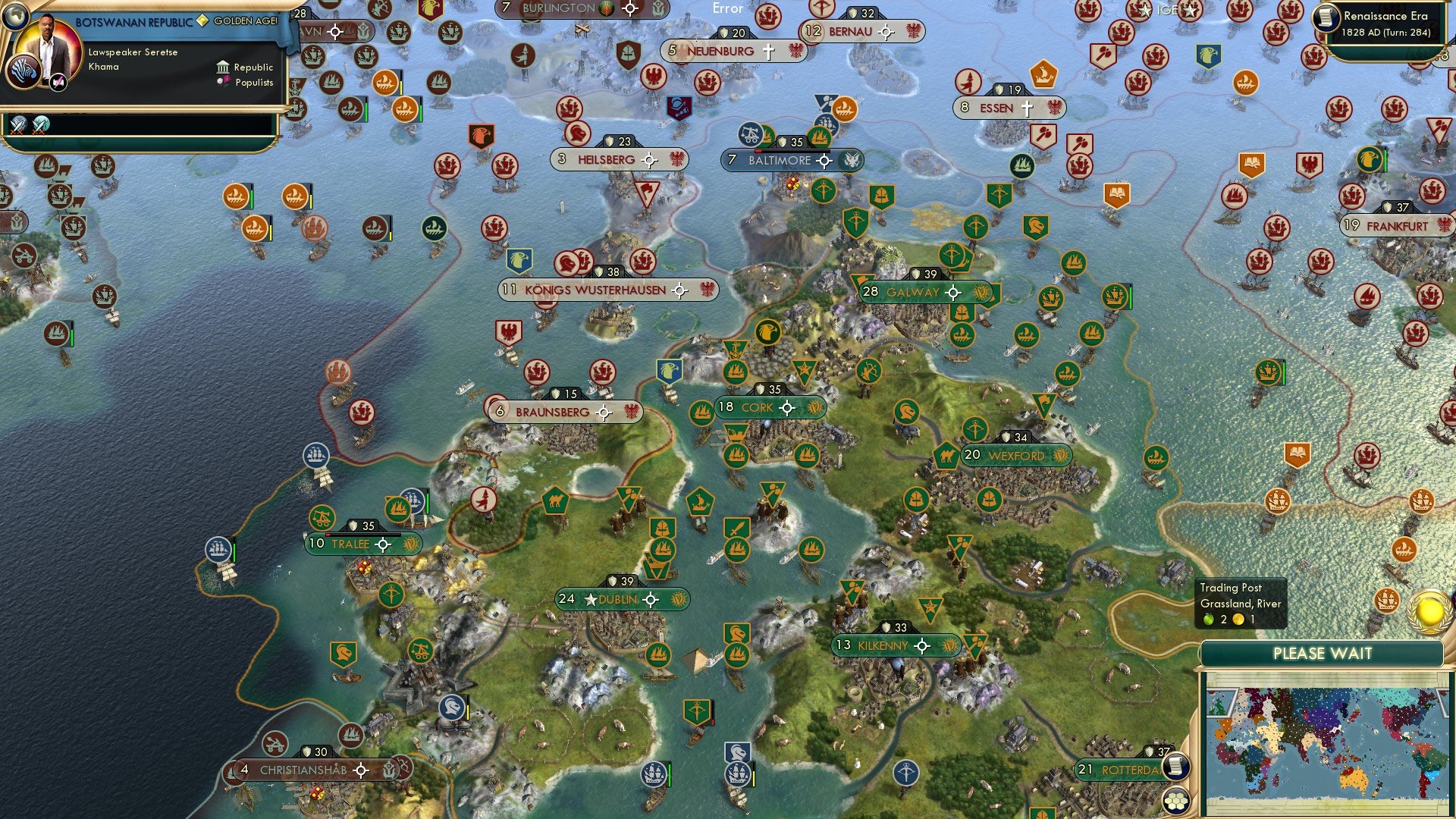The width and height of the screenshot is (1456, 819).
Task: Toggle the capital star on Dublin's banner
Action: [x=589, y=598]
